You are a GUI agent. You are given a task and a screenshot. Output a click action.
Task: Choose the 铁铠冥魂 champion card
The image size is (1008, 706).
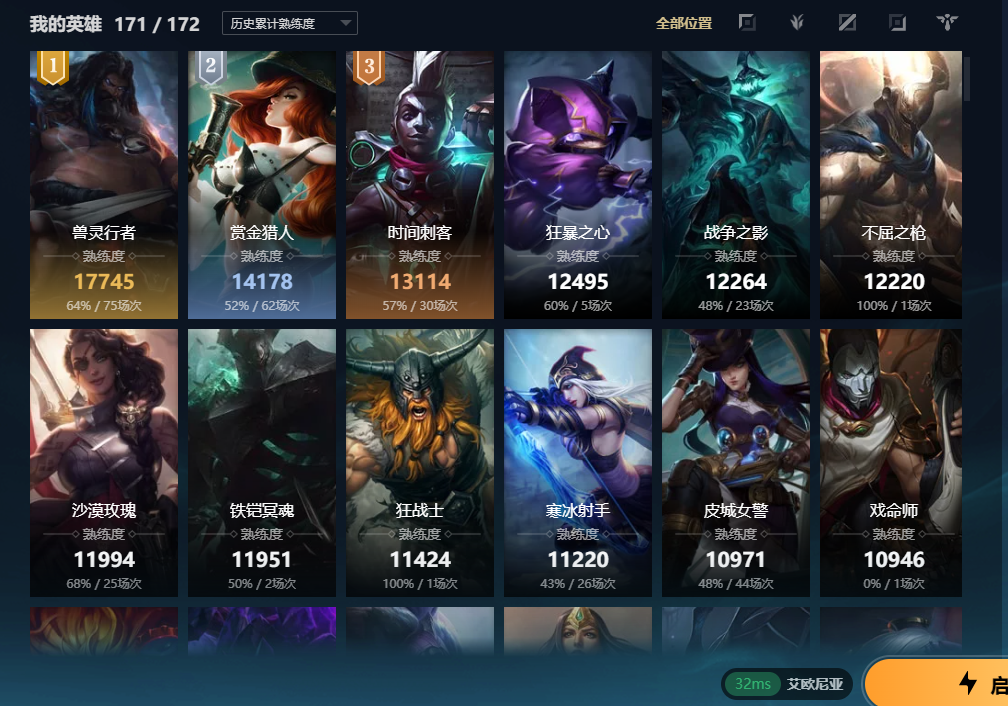click(262, 463)
